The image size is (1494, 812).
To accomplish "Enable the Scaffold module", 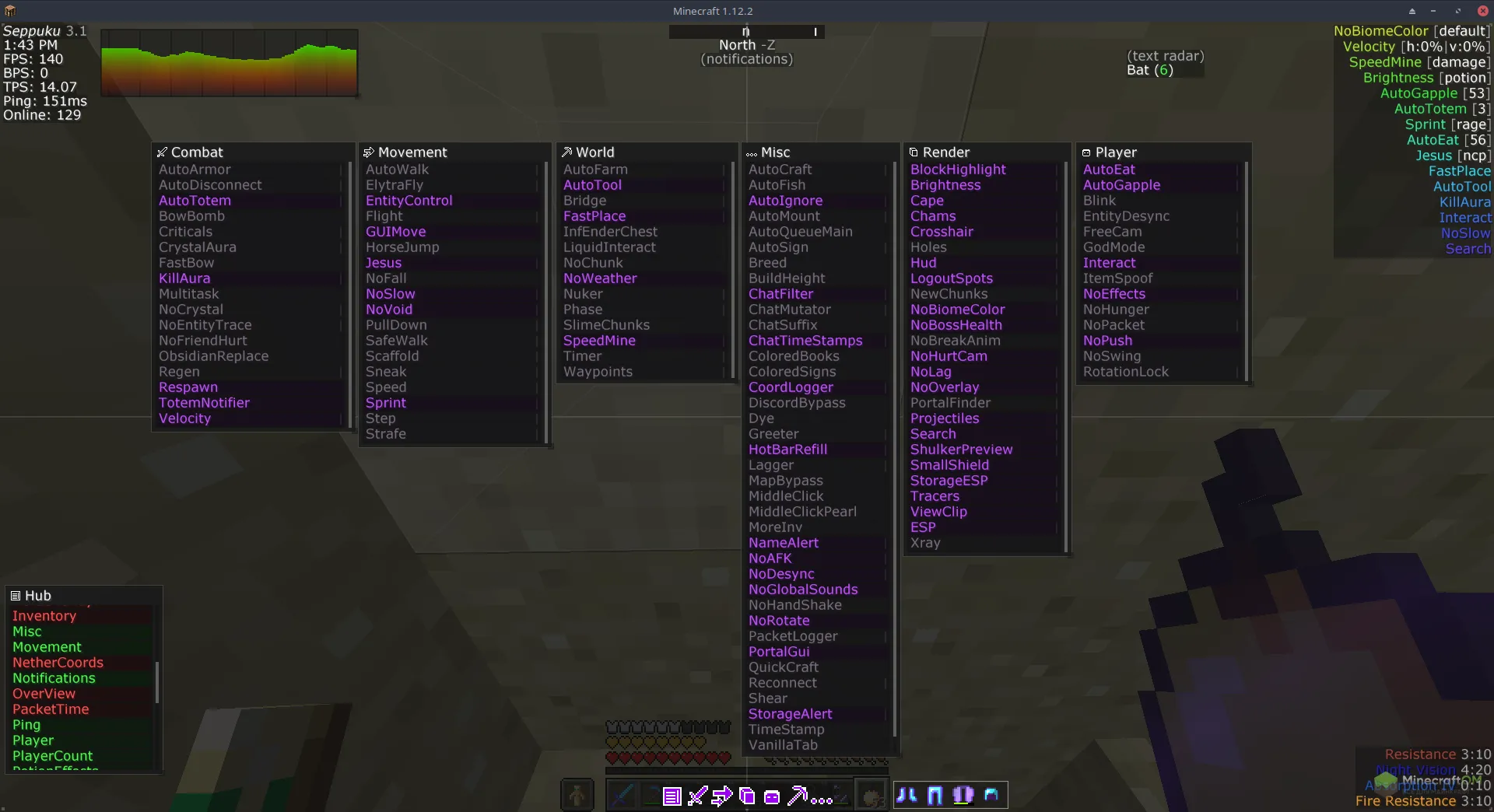I will [x=392, y=356].
